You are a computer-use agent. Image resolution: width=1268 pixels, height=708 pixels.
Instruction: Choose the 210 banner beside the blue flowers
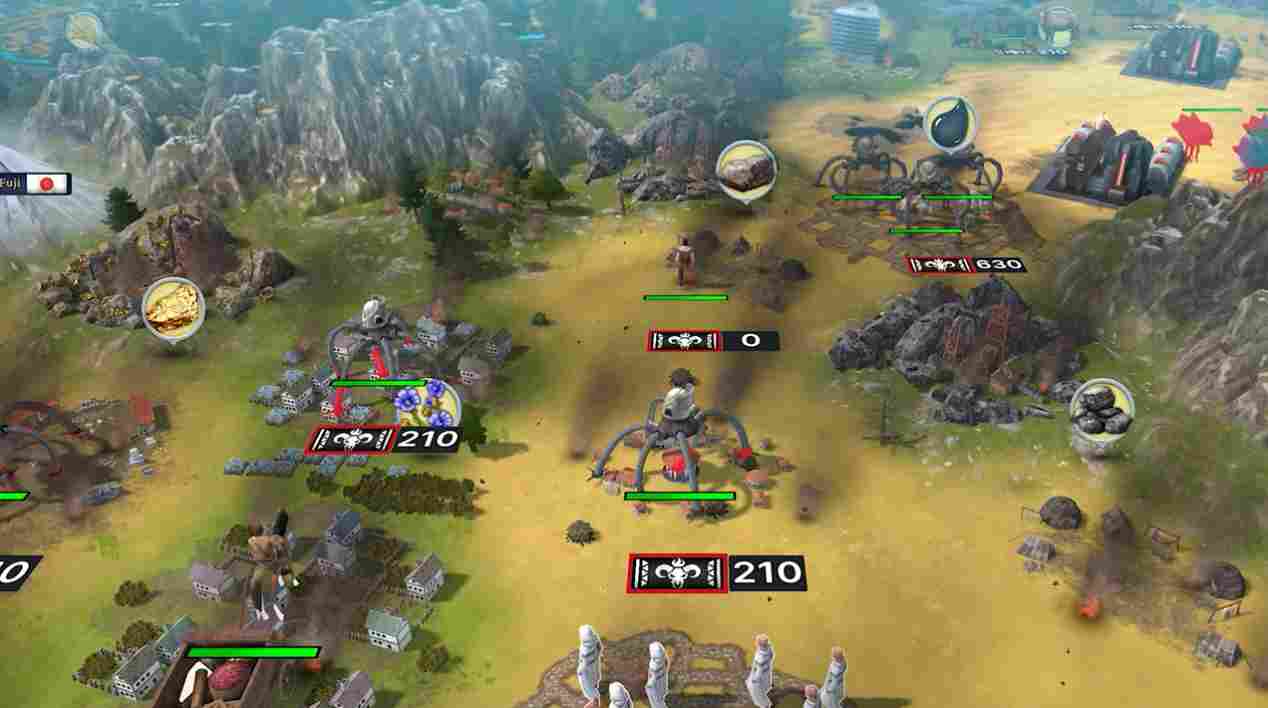[383, 439]
